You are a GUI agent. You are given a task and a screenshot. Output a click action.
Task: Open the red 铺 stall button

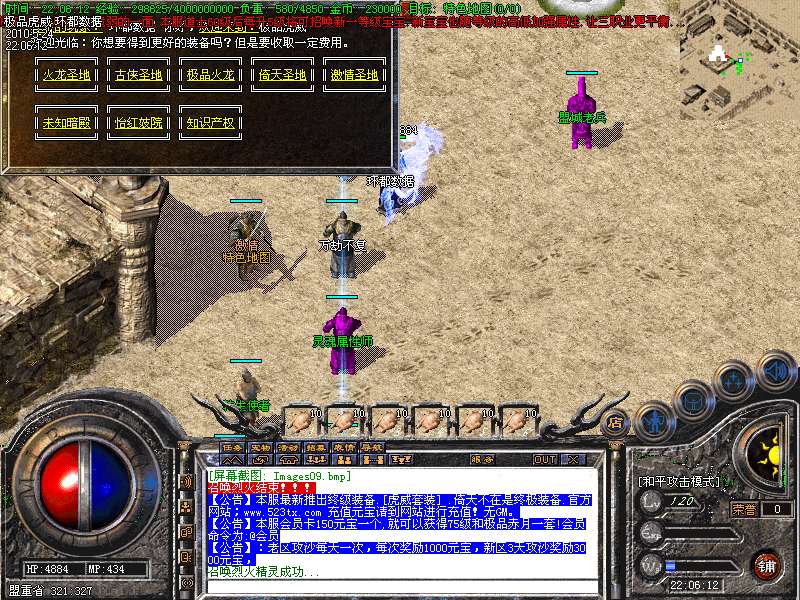[x=766, y=565]
